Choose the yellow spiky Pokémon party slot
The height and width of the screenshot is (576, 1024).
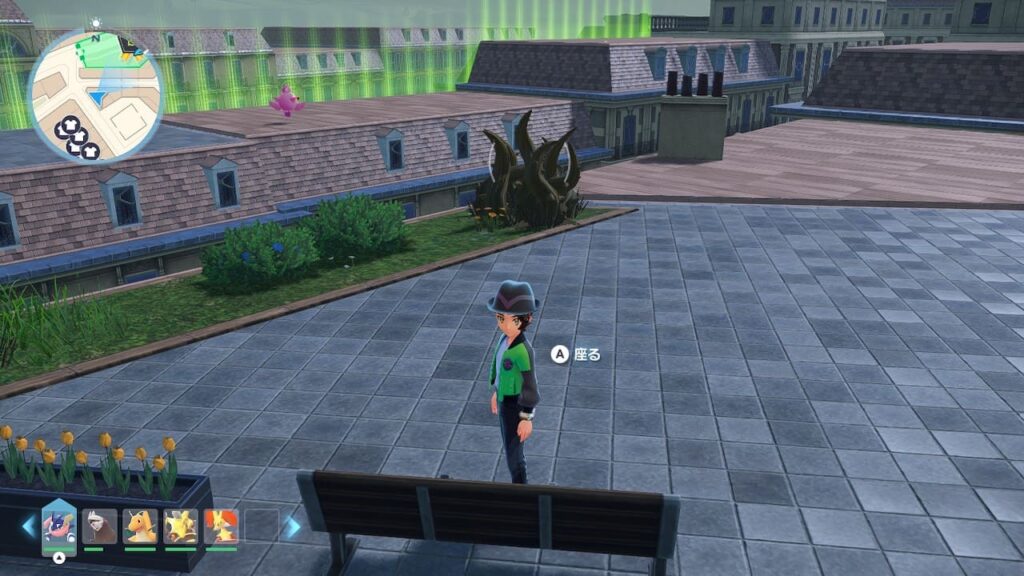tap(180, 526)
